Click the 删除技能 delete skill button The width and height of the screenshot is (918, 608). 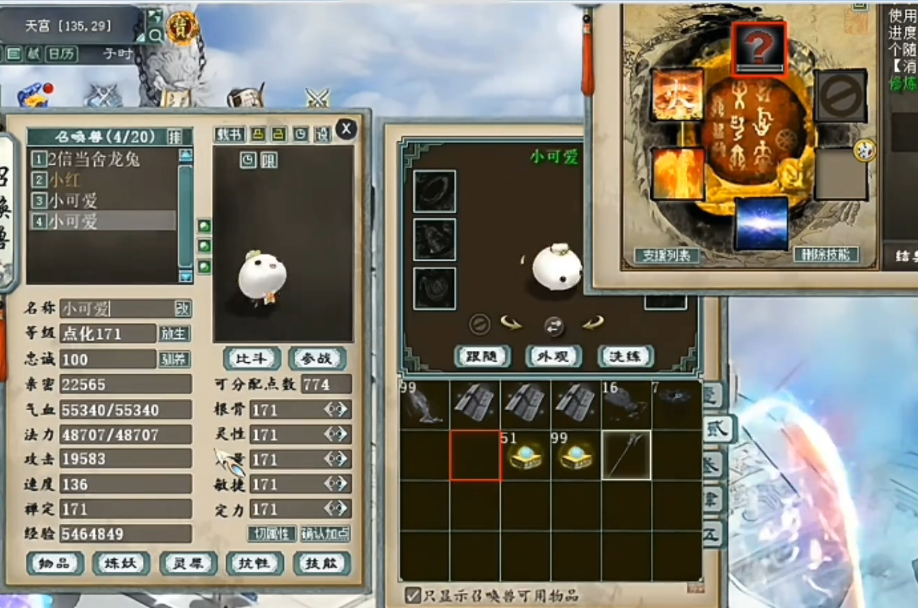[827, 255]
